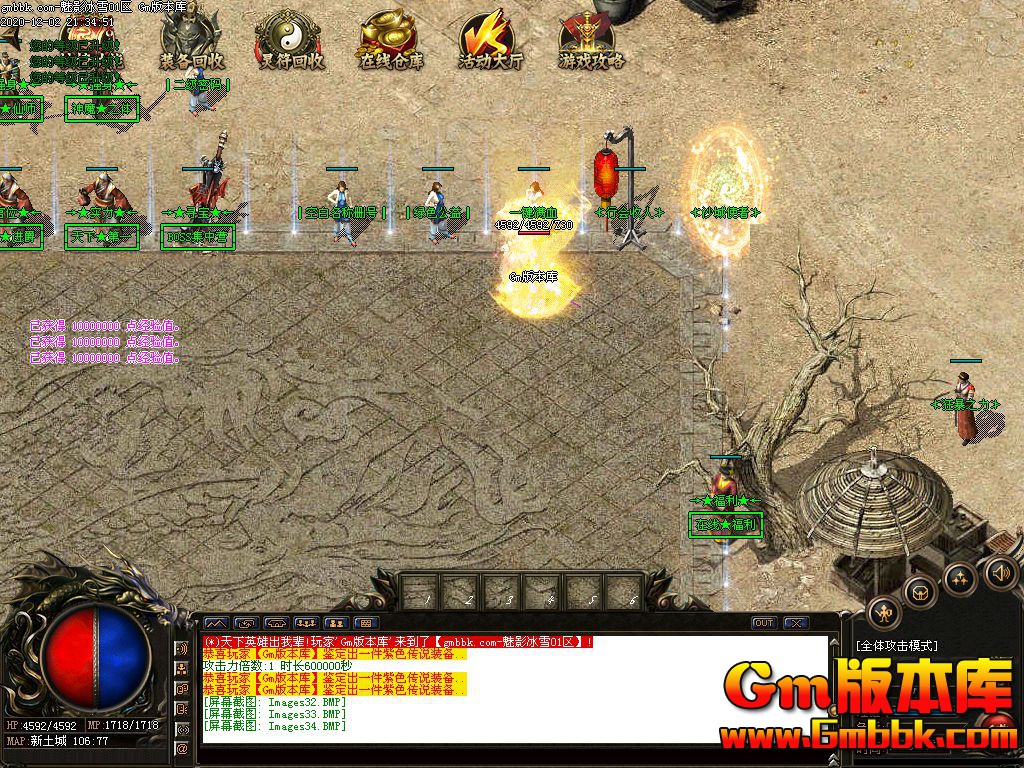Open the character figure round button

pyautogui.click(x=884, y=612)
